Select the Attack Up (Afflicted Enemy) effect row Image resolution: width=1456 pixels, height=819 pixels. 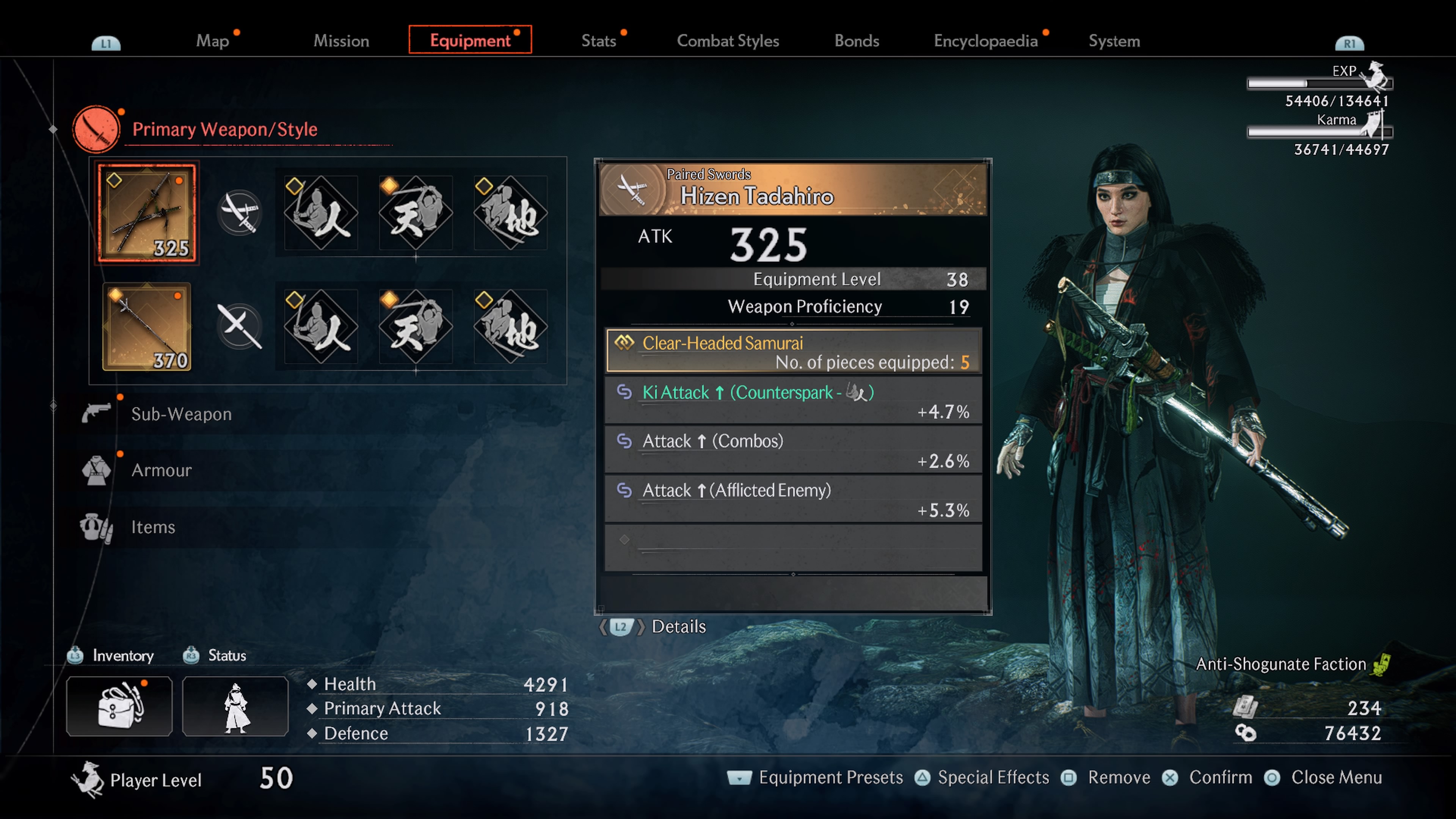(792, 500)
